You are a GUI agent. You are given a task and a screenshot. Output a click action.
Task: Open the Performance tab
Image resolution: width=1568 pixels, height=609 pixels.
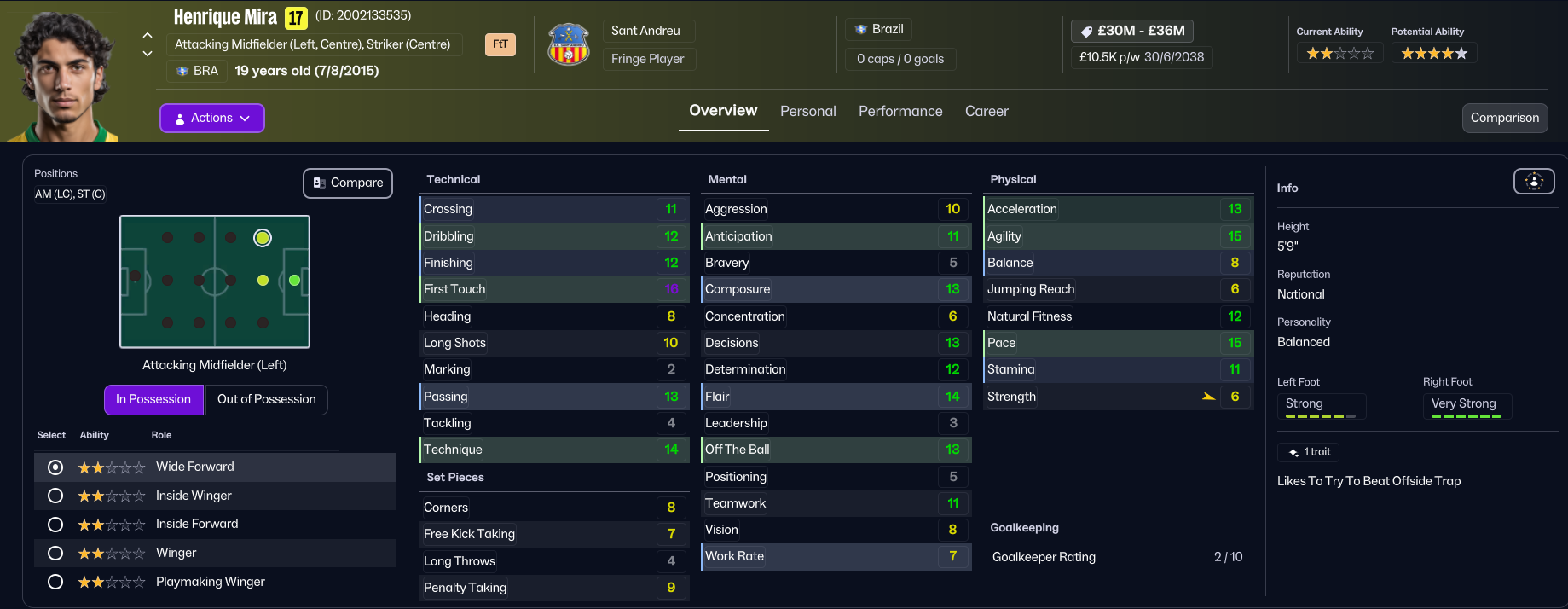point(900,111)
